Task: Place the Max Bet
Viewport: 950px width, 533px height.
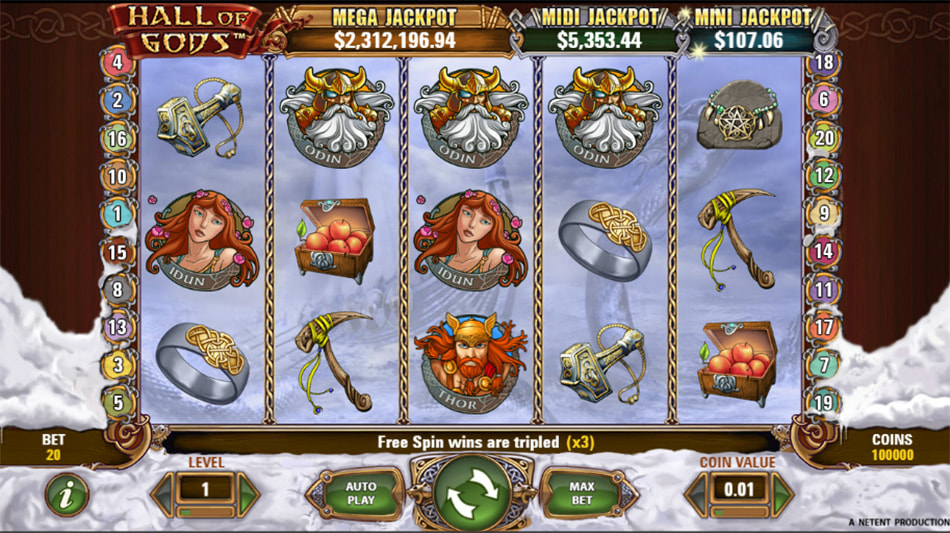Action: coord(582,494)
